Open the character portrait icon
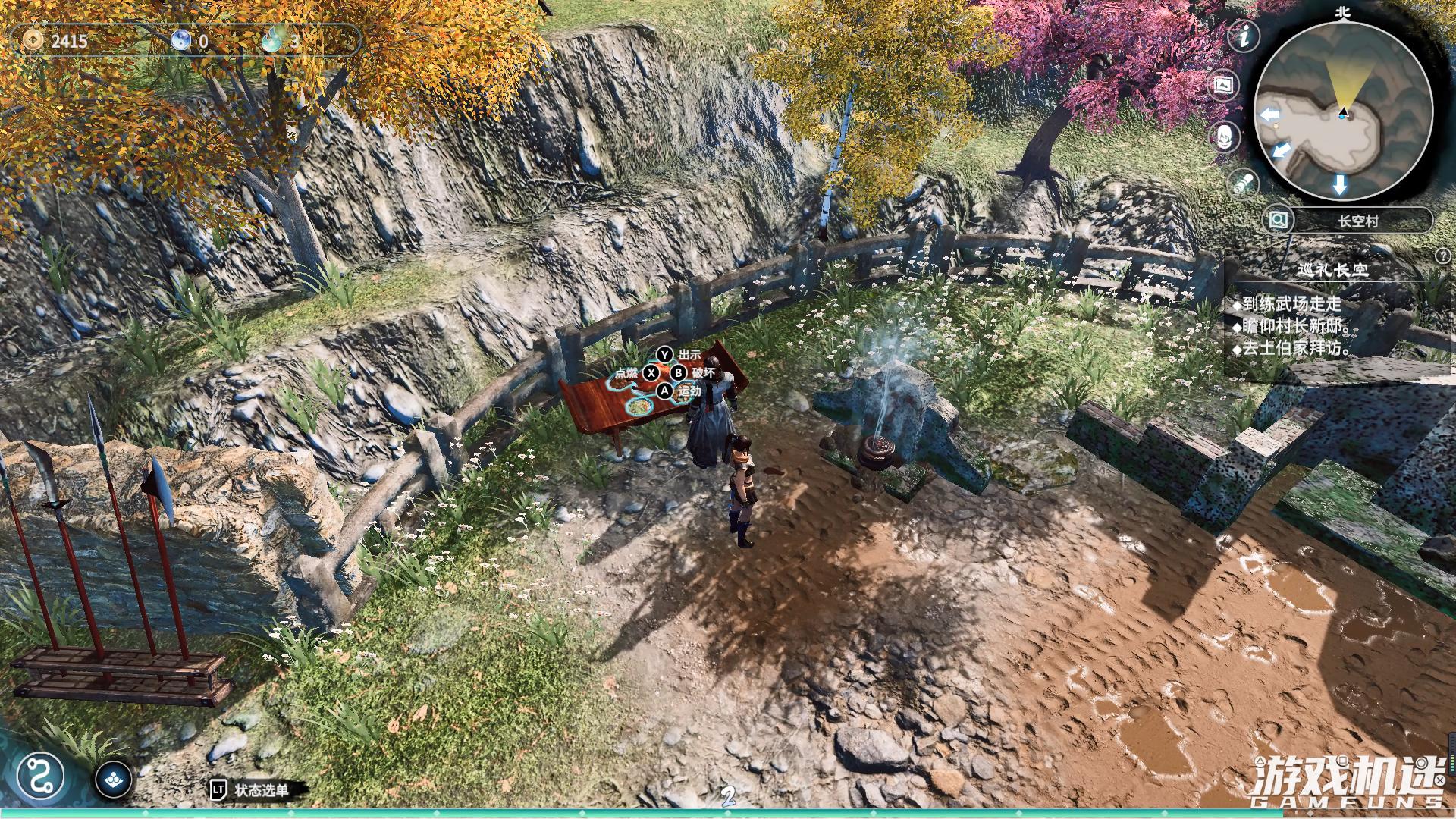Image resolution: width=1456 pixels, height=819 pixels. (x=1224, y=136)
